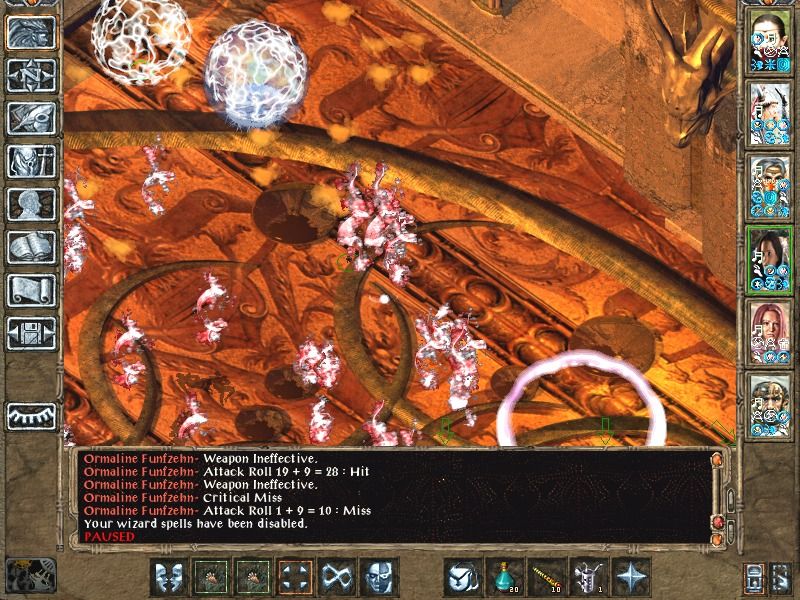Show the character record bust icon

(x=30, y=204)
